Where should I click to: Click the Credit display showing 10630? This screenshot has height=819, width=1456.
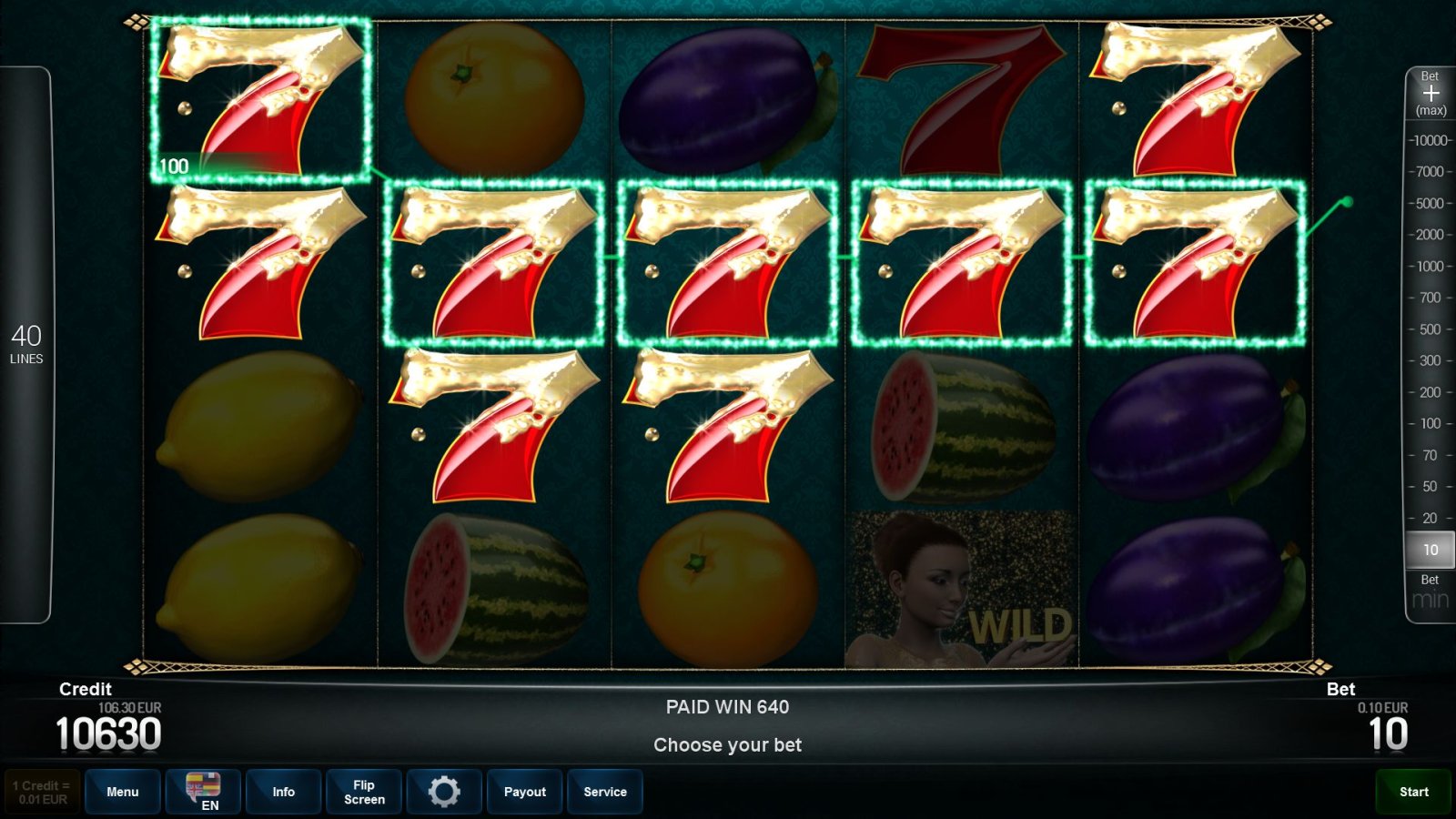click(108, 733)
